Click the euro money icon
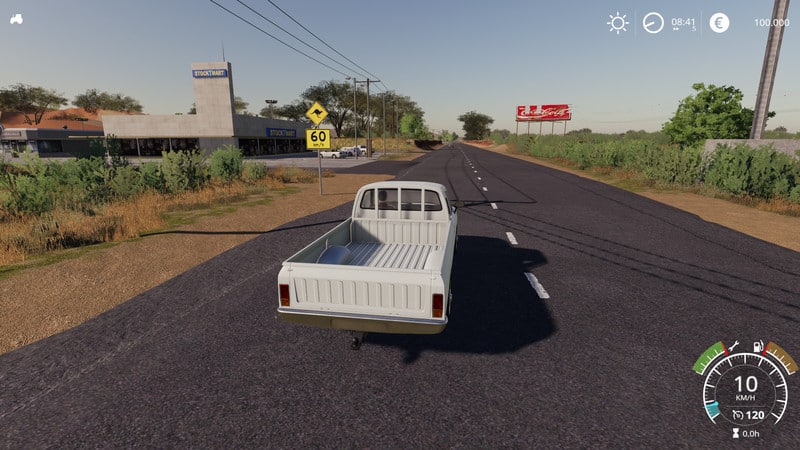800x450 pixels. [719, 22]
